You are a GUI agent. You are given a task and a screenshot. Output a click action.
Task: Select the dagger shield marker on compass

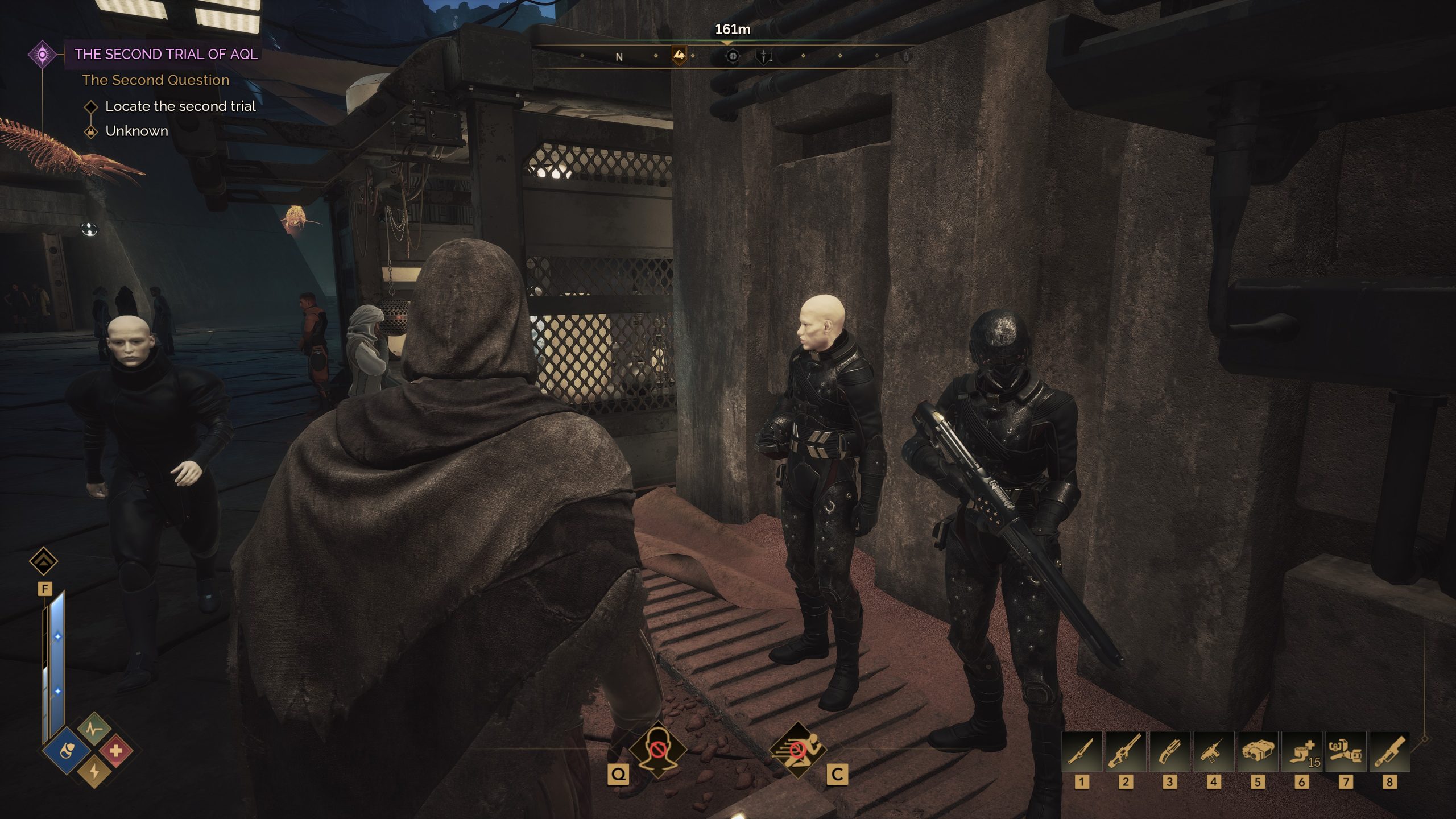tap(763, 56)
